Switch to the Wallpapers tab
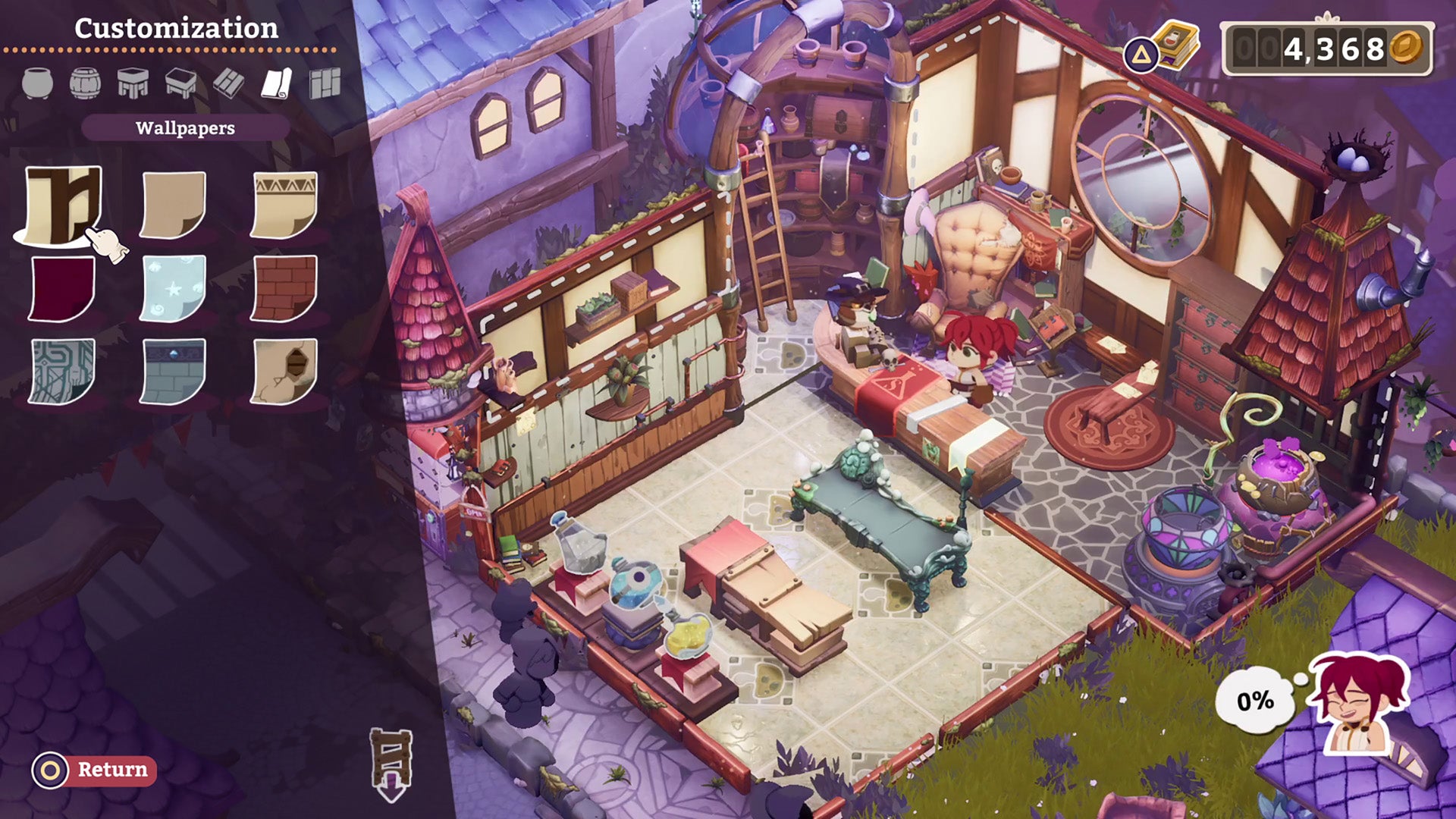 coord(186,128)
